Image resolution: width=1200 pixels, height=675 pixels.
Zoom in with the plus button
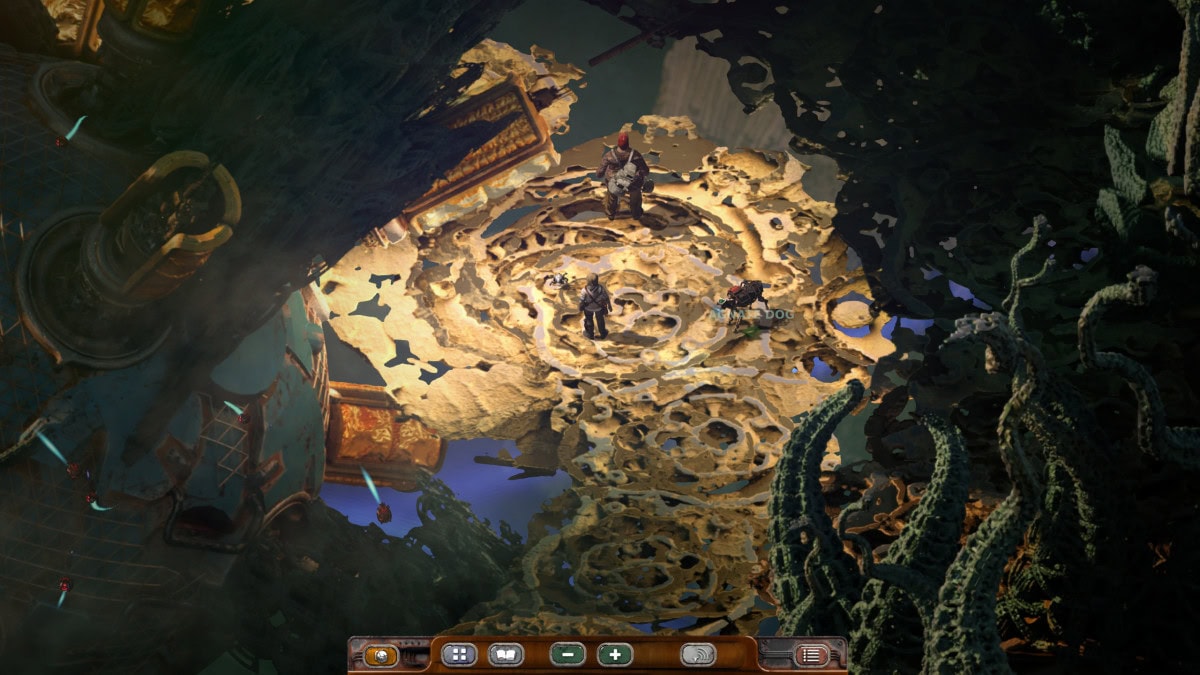pos(615,655)
